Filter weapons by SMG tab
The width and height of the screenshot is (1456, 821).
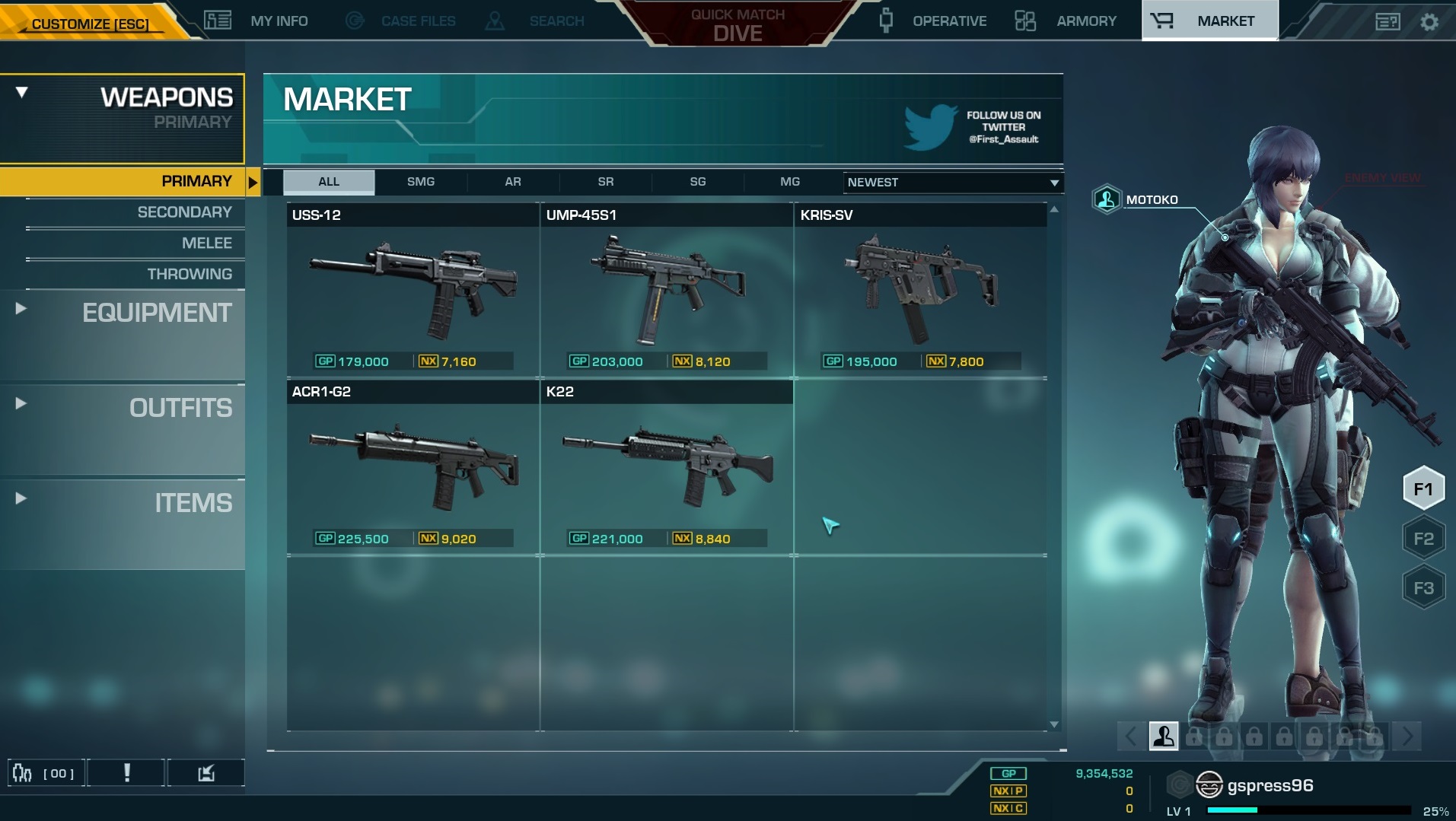[421, 182]
